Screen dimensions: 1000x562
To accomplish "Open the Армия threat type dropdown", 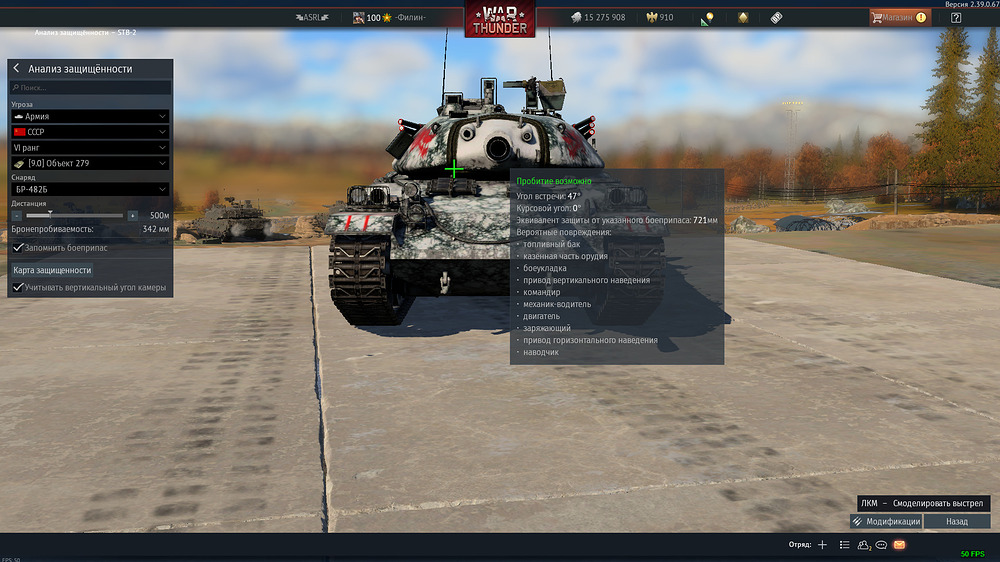I will tap(90, 117).
